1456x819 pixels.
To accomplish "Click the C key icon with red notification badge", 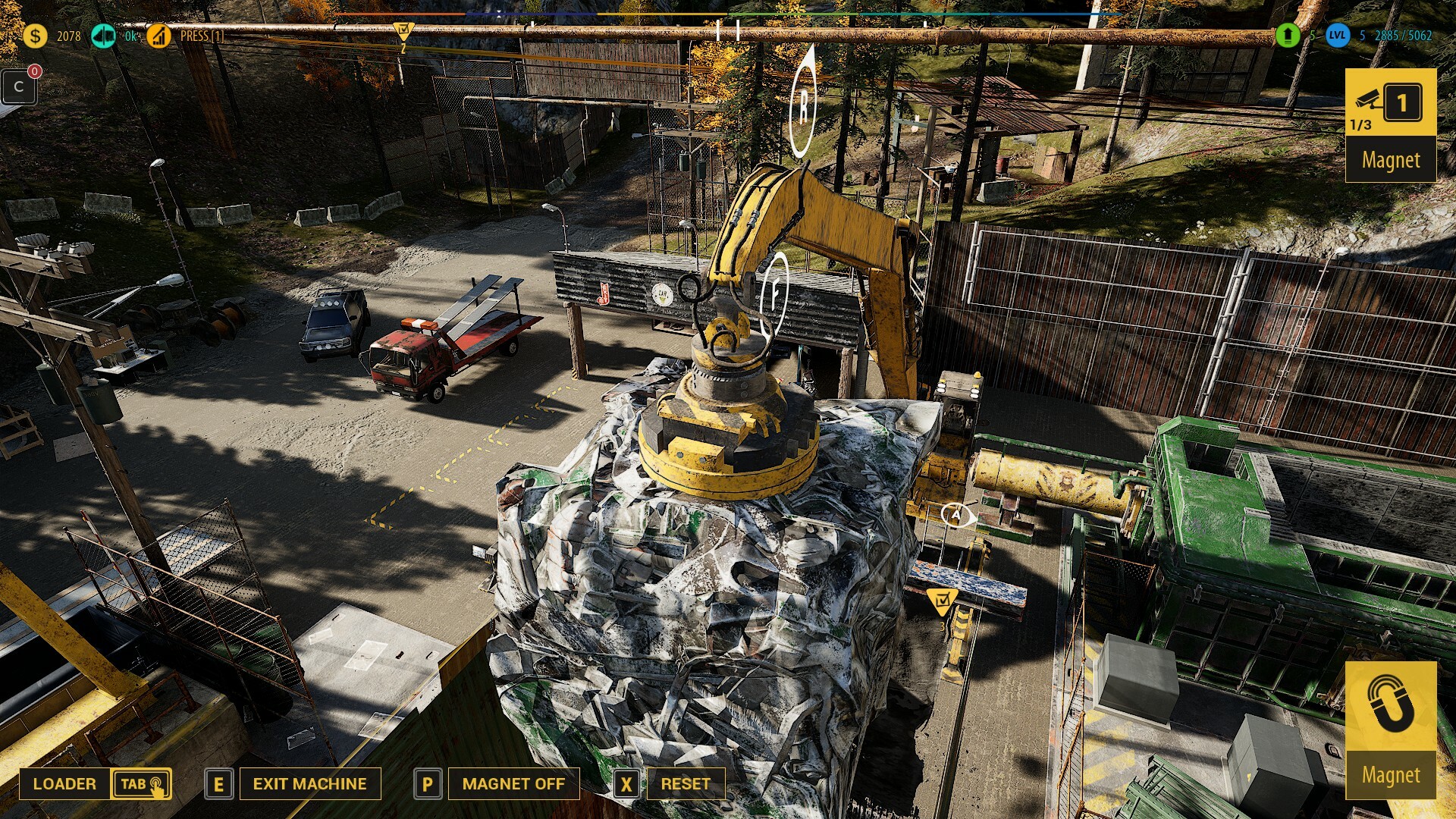I will 20,87.
